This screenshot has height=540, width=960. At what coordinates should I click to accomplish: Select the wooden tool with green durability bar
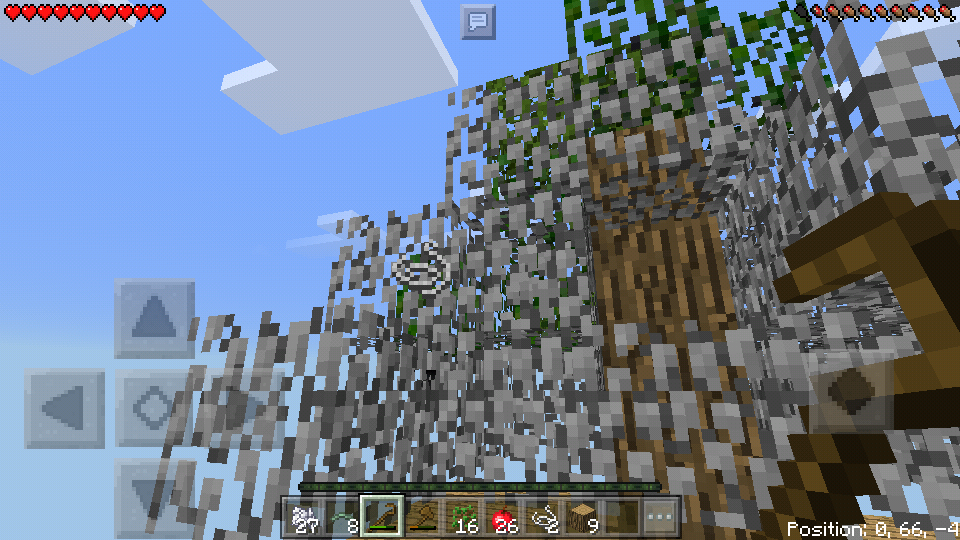381,517
